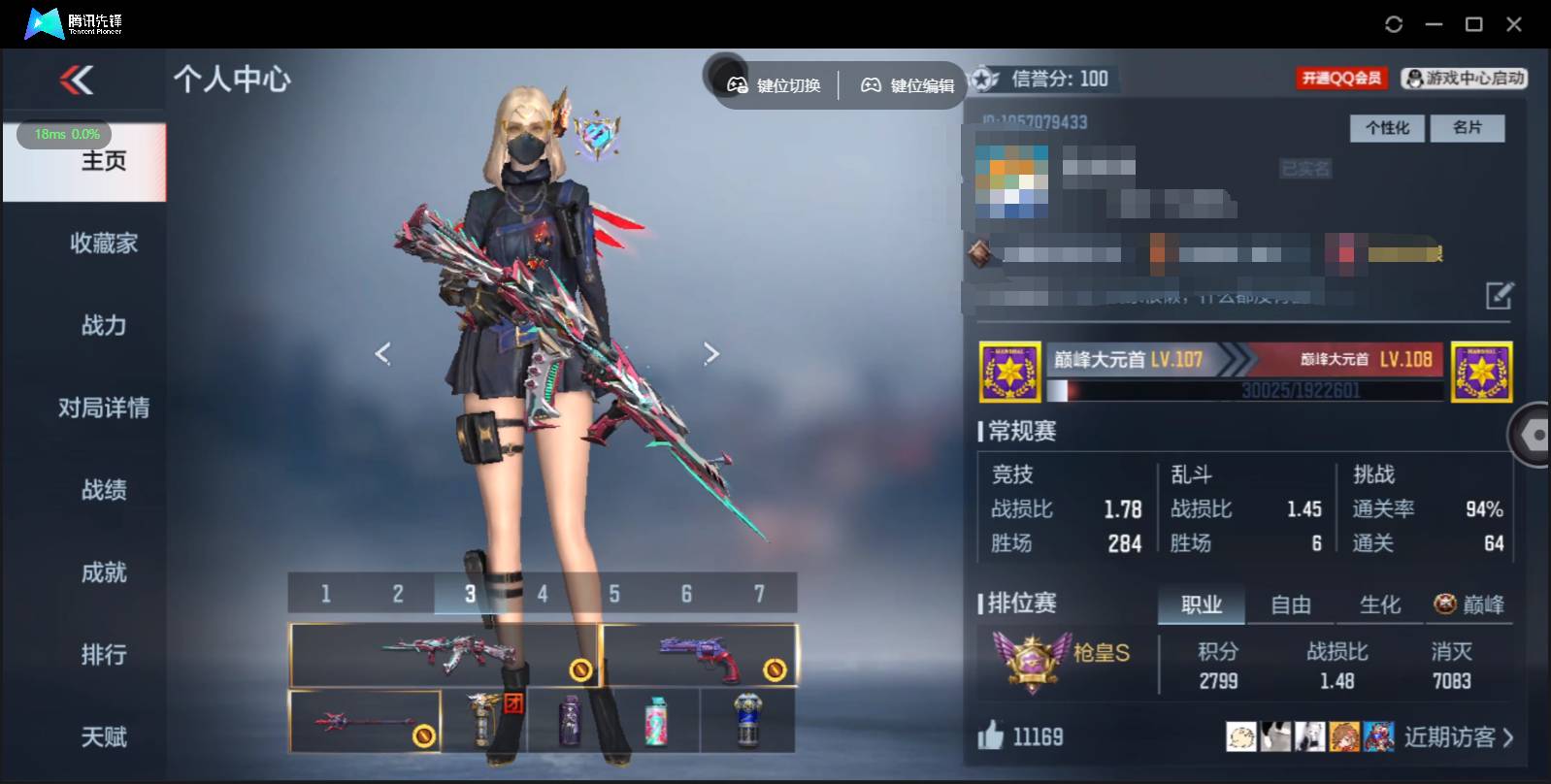Select loadout slot 5
The width and height of the screenshot is (1551, 784).
point(613,593)
